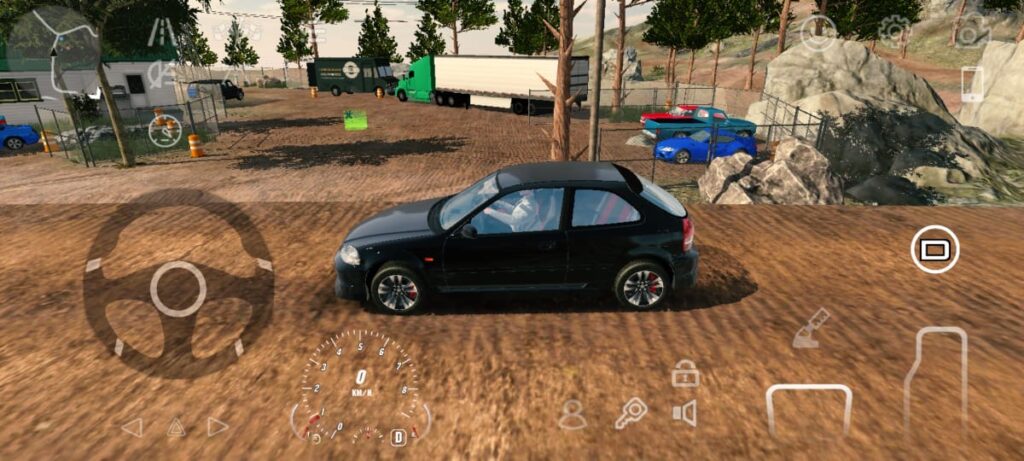Open the in-game phone

(x=971, y=84)
